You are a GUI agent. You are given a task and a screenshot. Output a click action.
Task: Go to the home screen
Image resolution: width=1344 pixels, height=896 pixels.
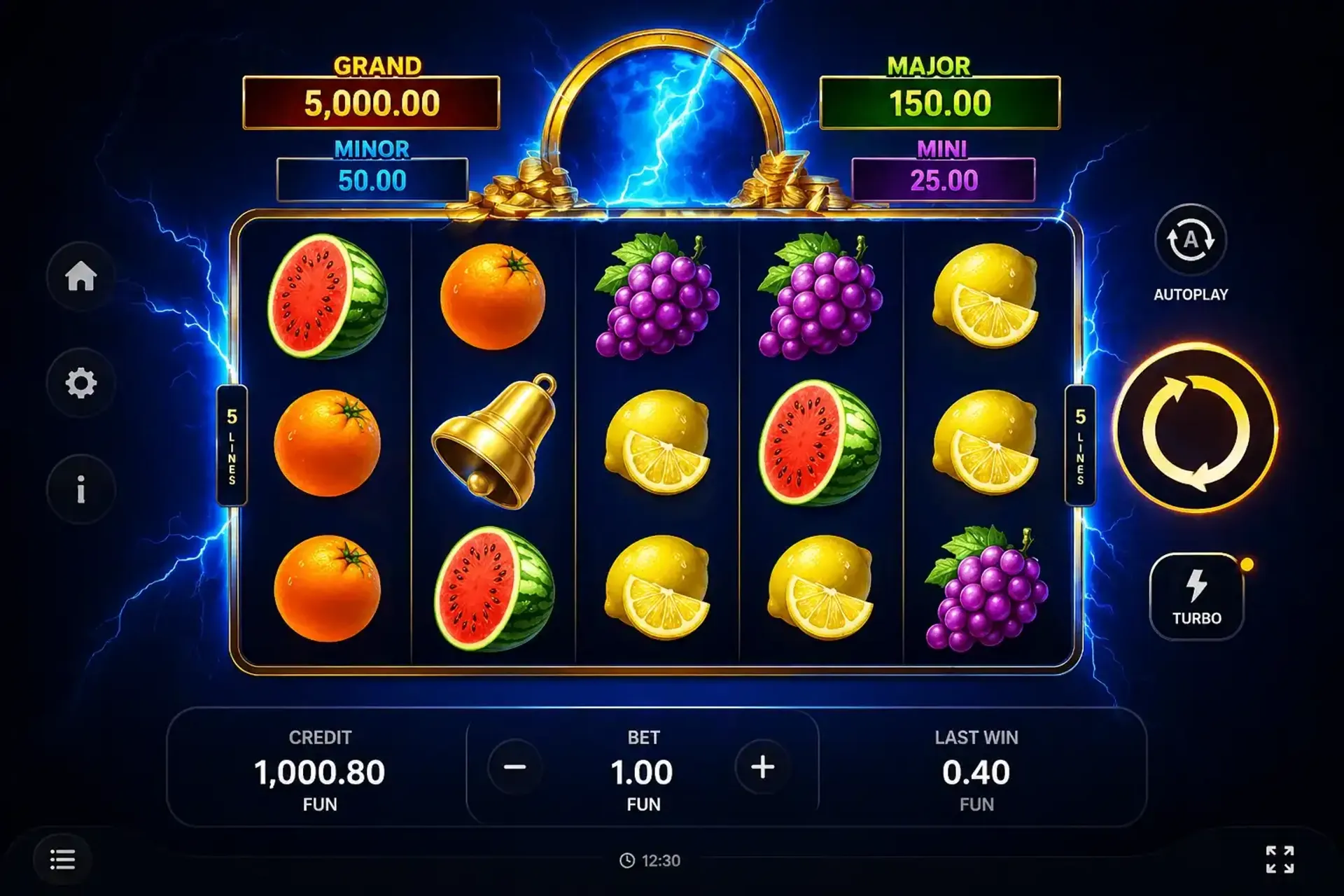click(x=80, y=276)
